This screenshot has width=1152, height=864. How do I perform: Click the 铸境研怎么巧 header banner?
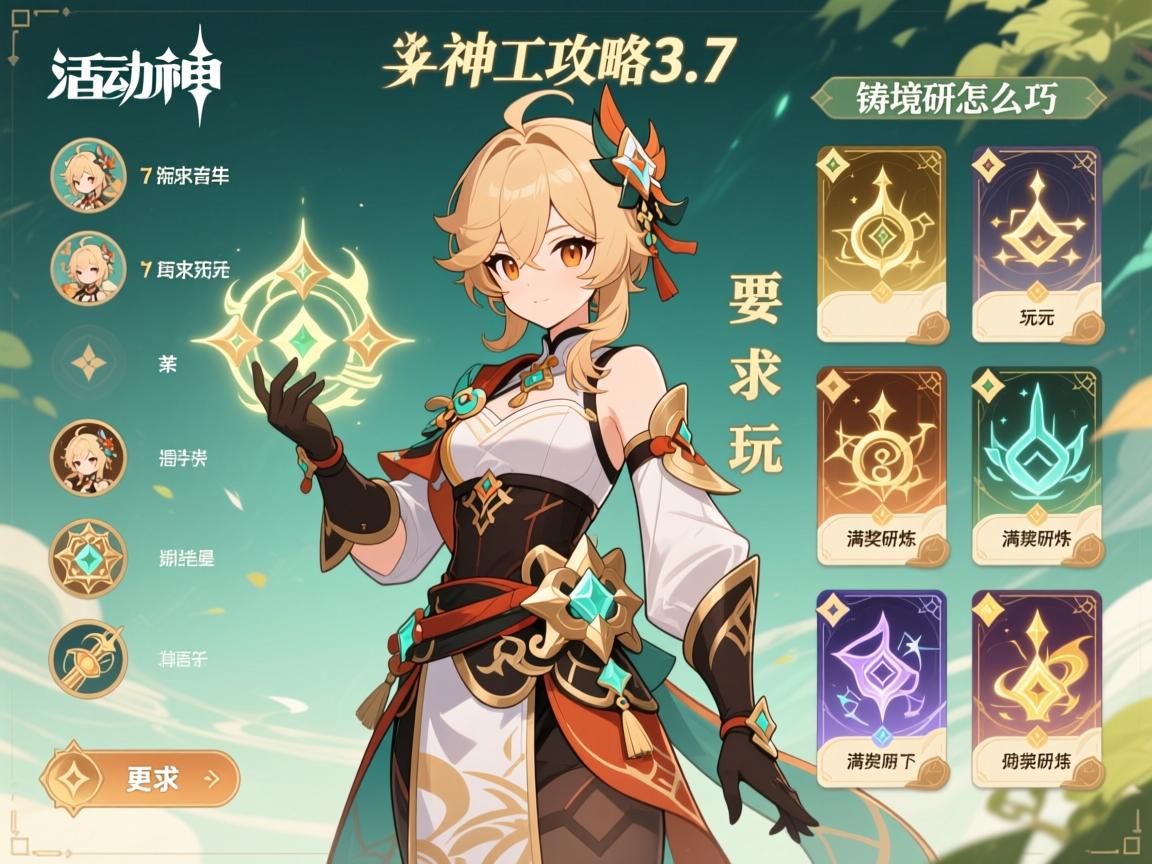pos(958,100)
